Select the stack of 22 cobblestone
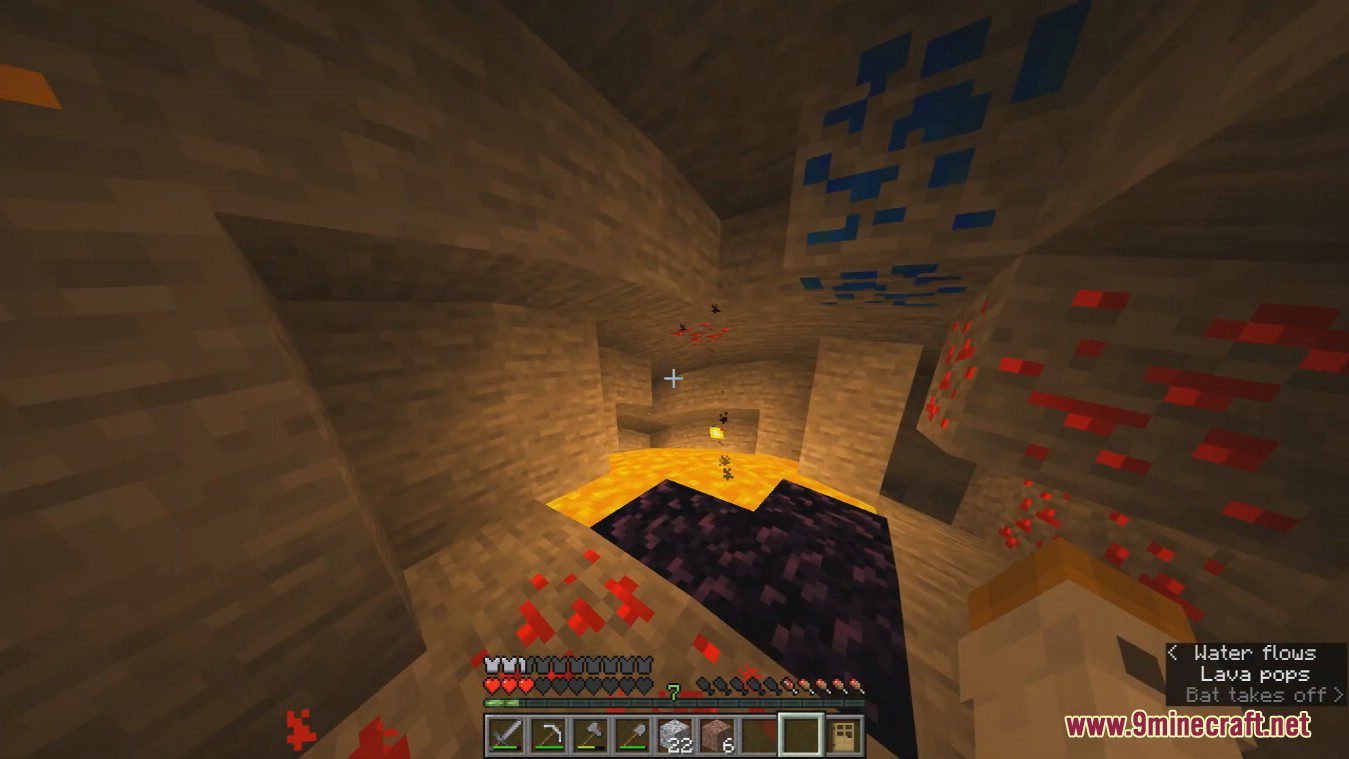 tap(675, 735)
